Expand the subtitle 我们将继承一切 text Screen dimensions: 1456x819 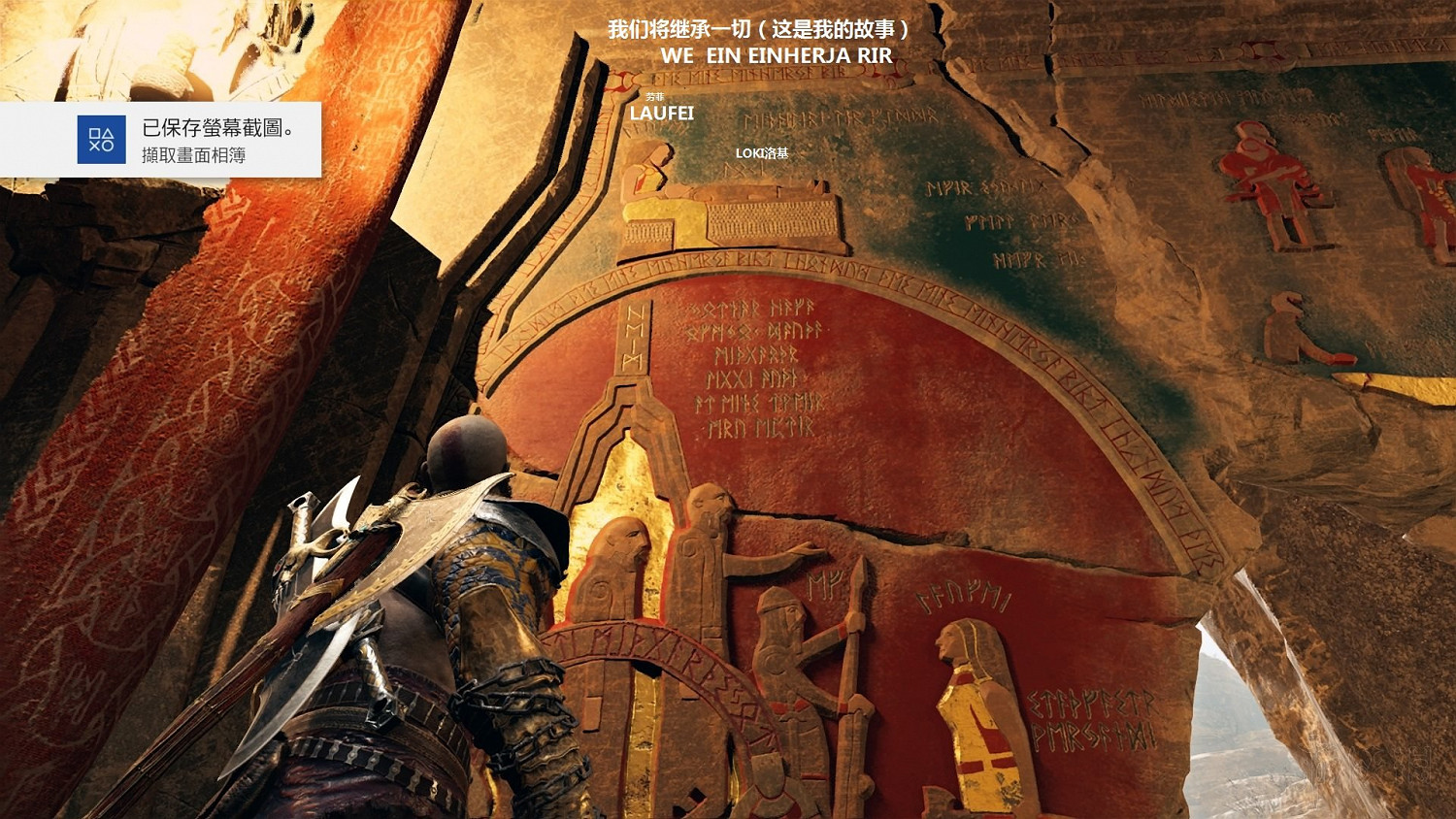click(x=757, y=30)
